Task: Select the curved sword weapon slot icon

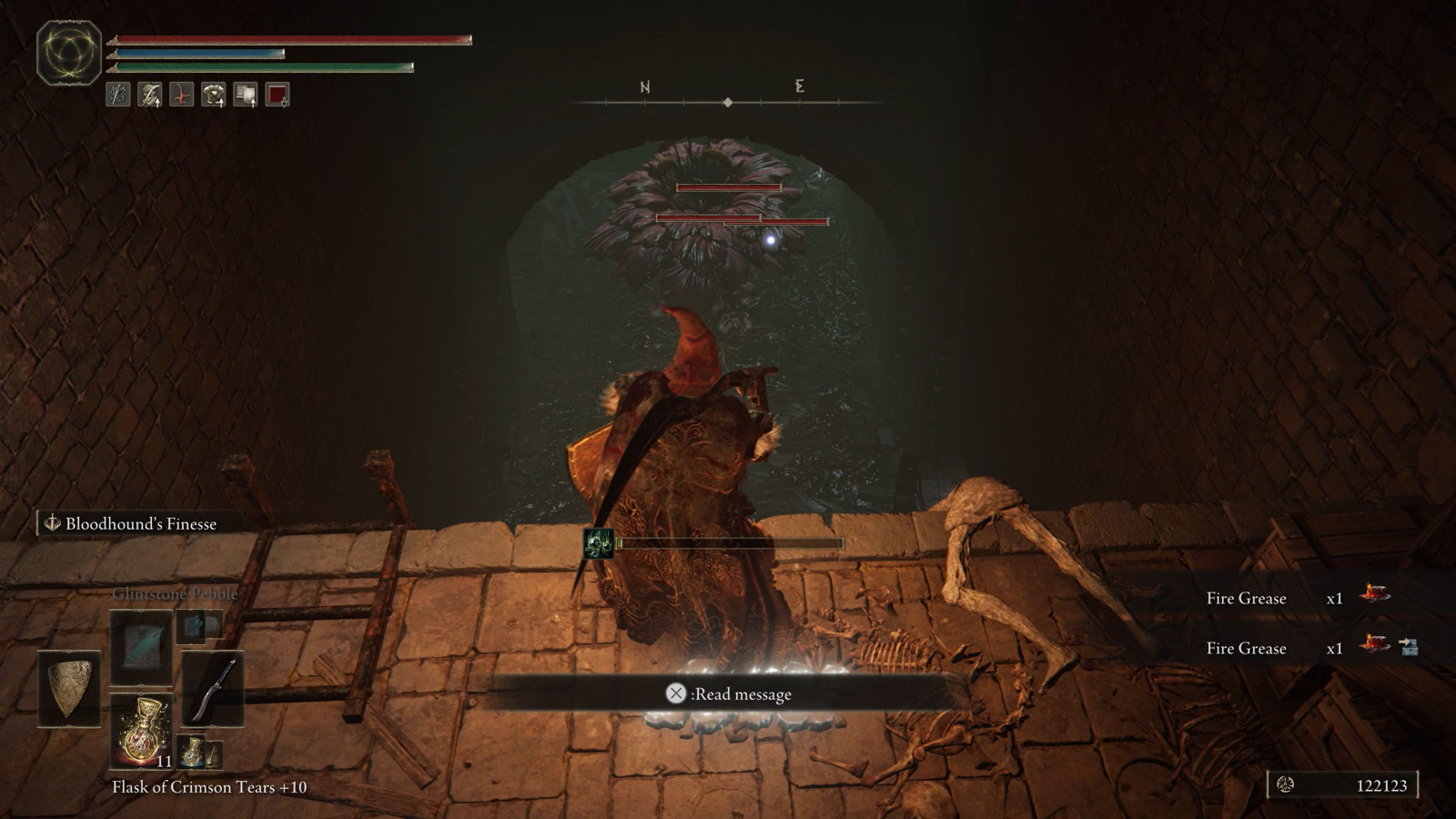Action: tap(212, 688)
